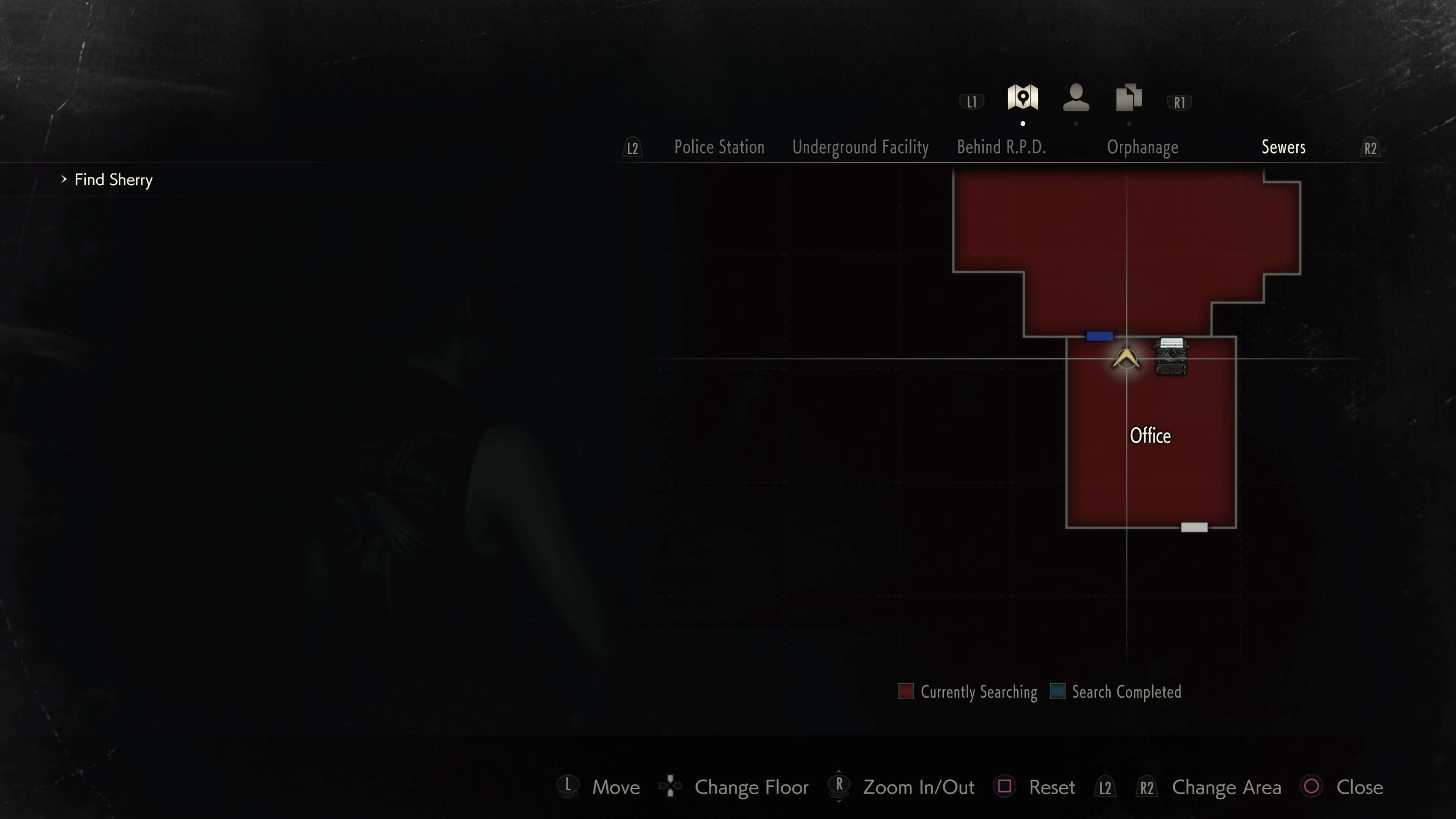Show the Orphanage map
This screenshot has width=1456, height=819.
point(1142,147)
